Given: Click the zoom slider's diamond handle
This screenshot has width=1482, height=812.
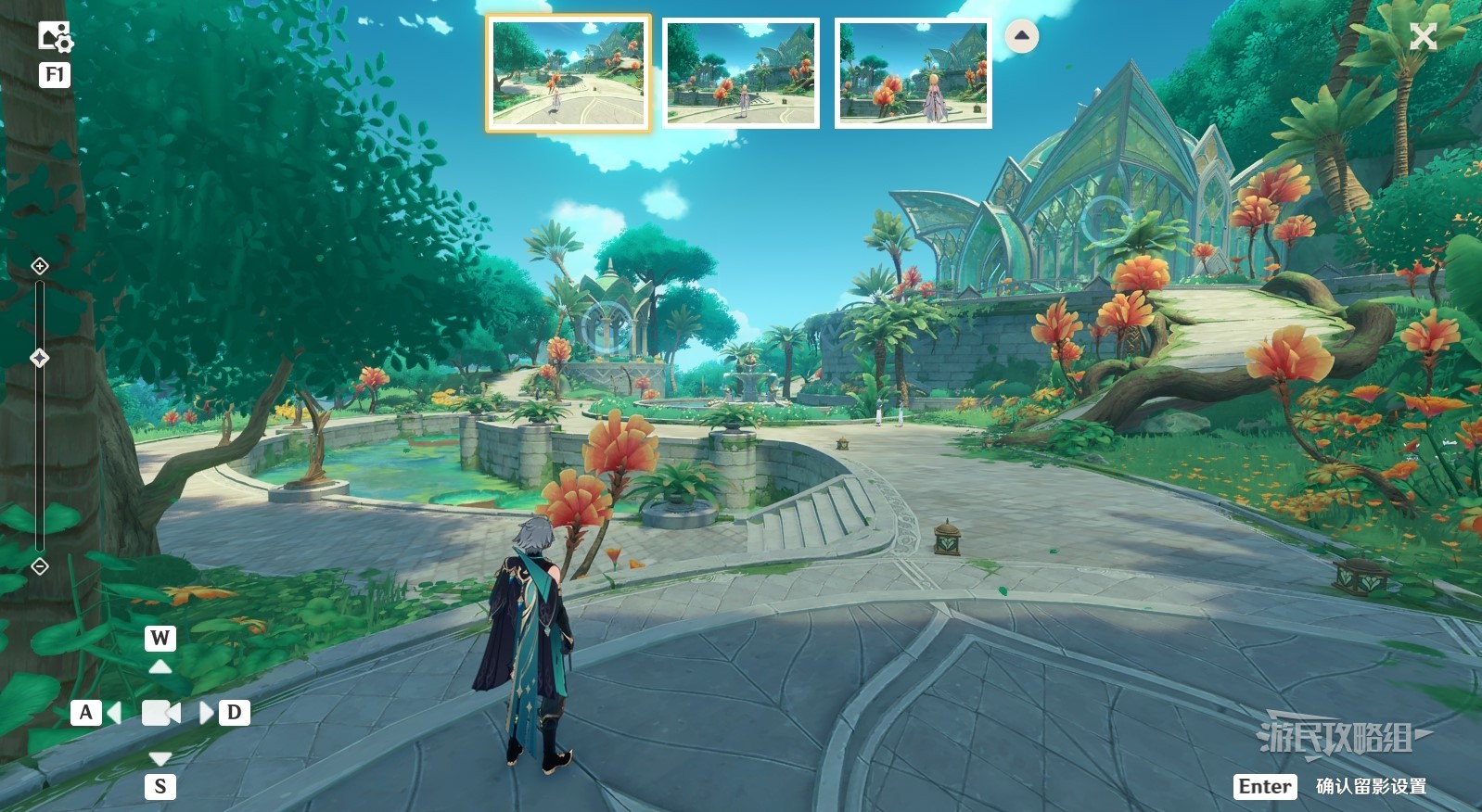Looking at the screenshot, I should click(40, 358).
